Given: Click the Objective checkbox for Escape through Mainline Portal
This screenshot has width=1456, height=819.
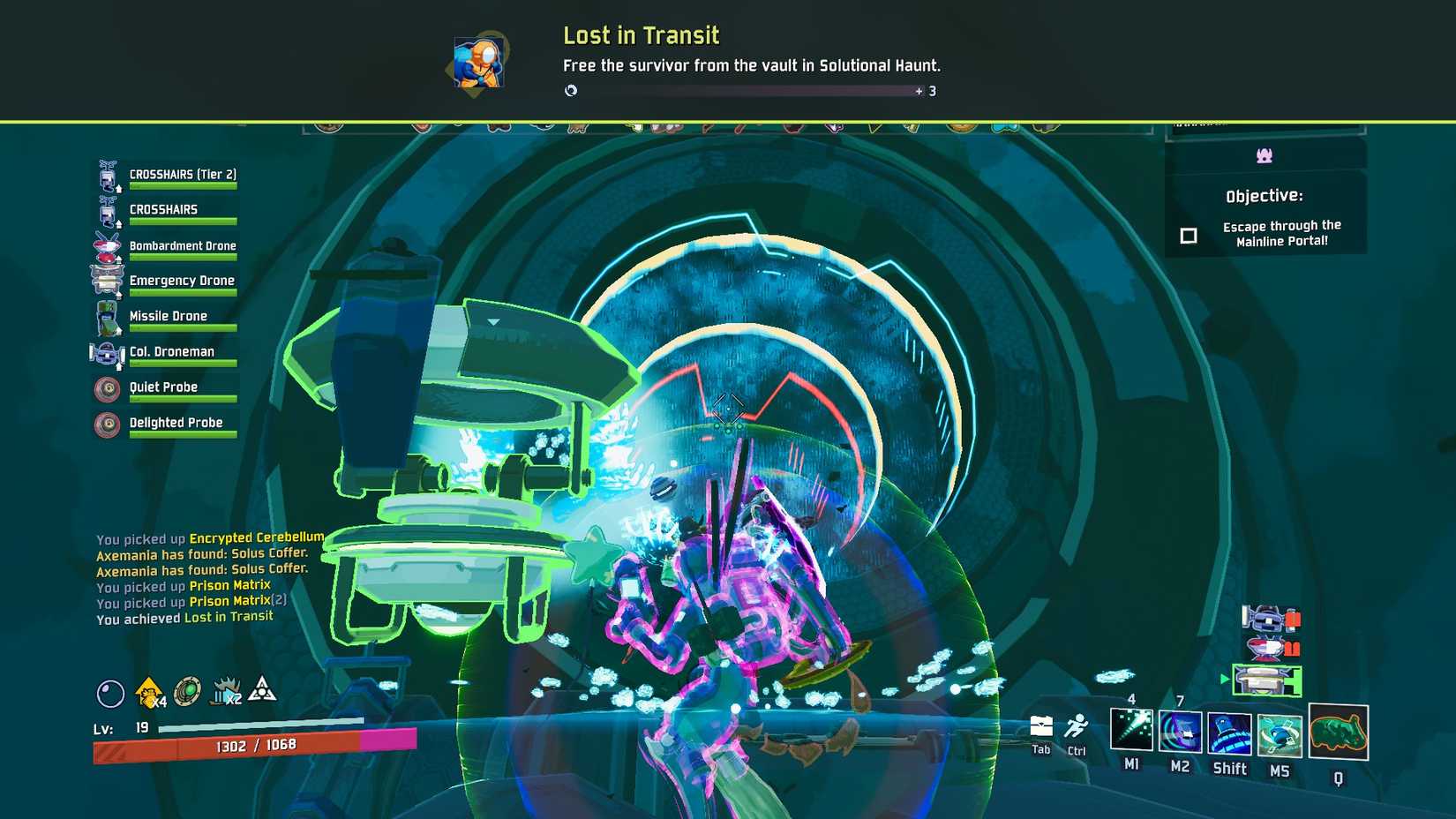Looking at the screenshot, I should click(x=1189, y=236).
